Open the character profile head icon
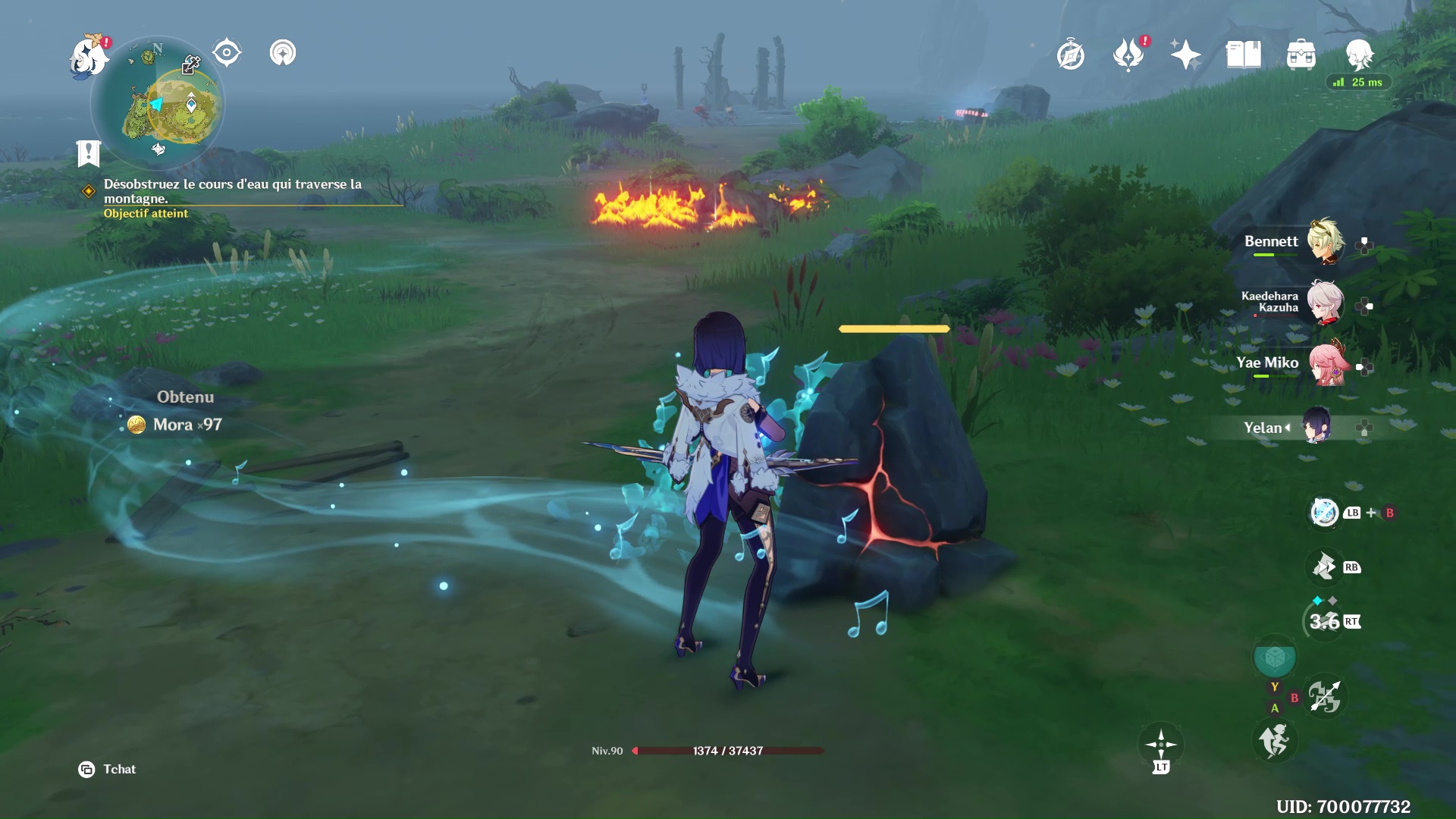This screenshot has width=1456, height=819. tap(1358, 55)
